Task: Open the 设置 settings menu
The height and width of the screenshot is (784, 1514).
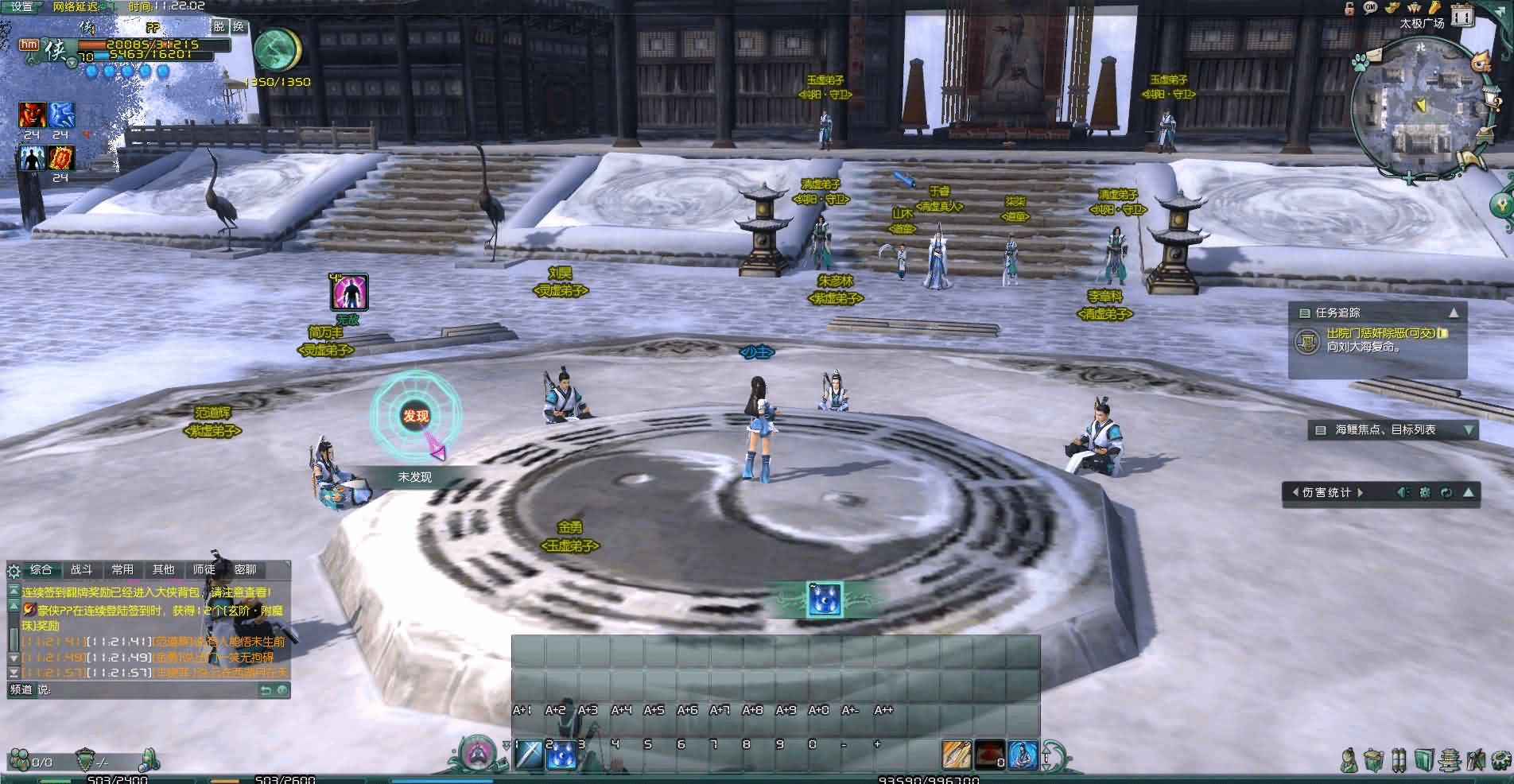Action: (x=21, y=6)
